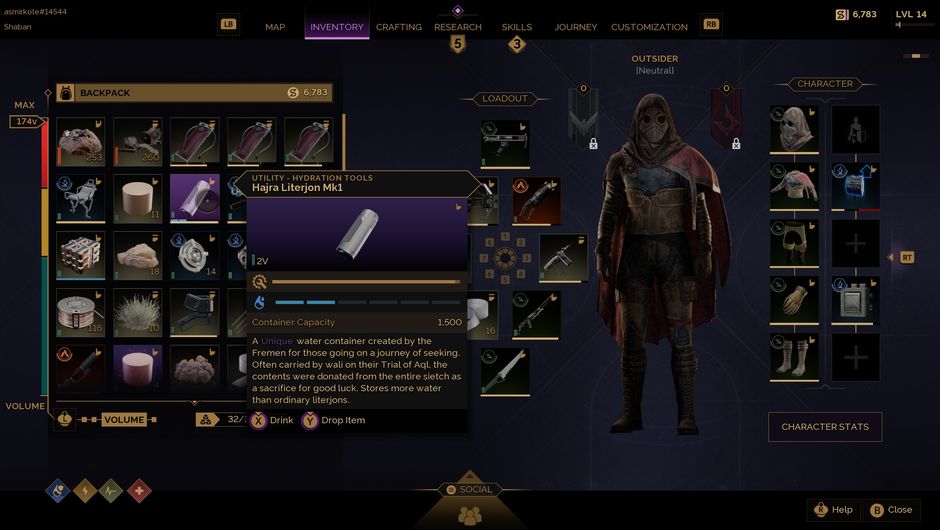Screen dimensions: 940x530
Task: Select the equipped gloves slot
Action: tap(795, 300)
